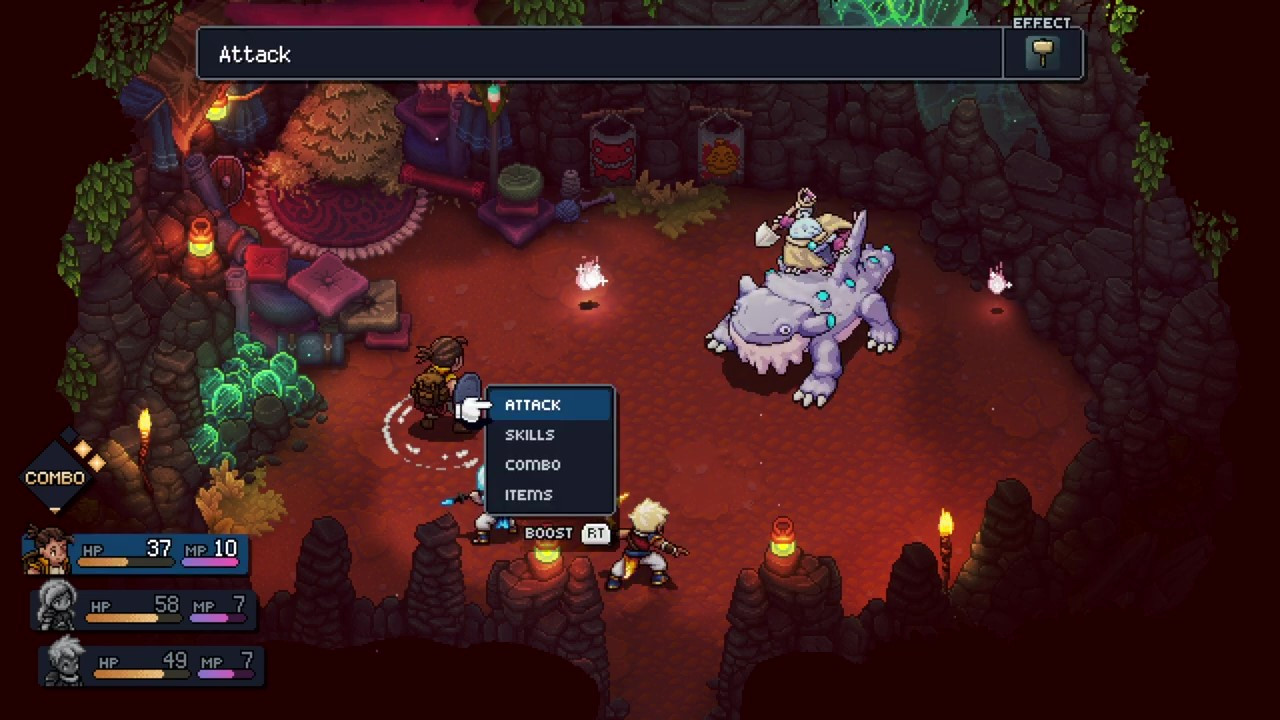
Task: Choose the Combo command
Action: pyautogui.click(x=532, y=465)
